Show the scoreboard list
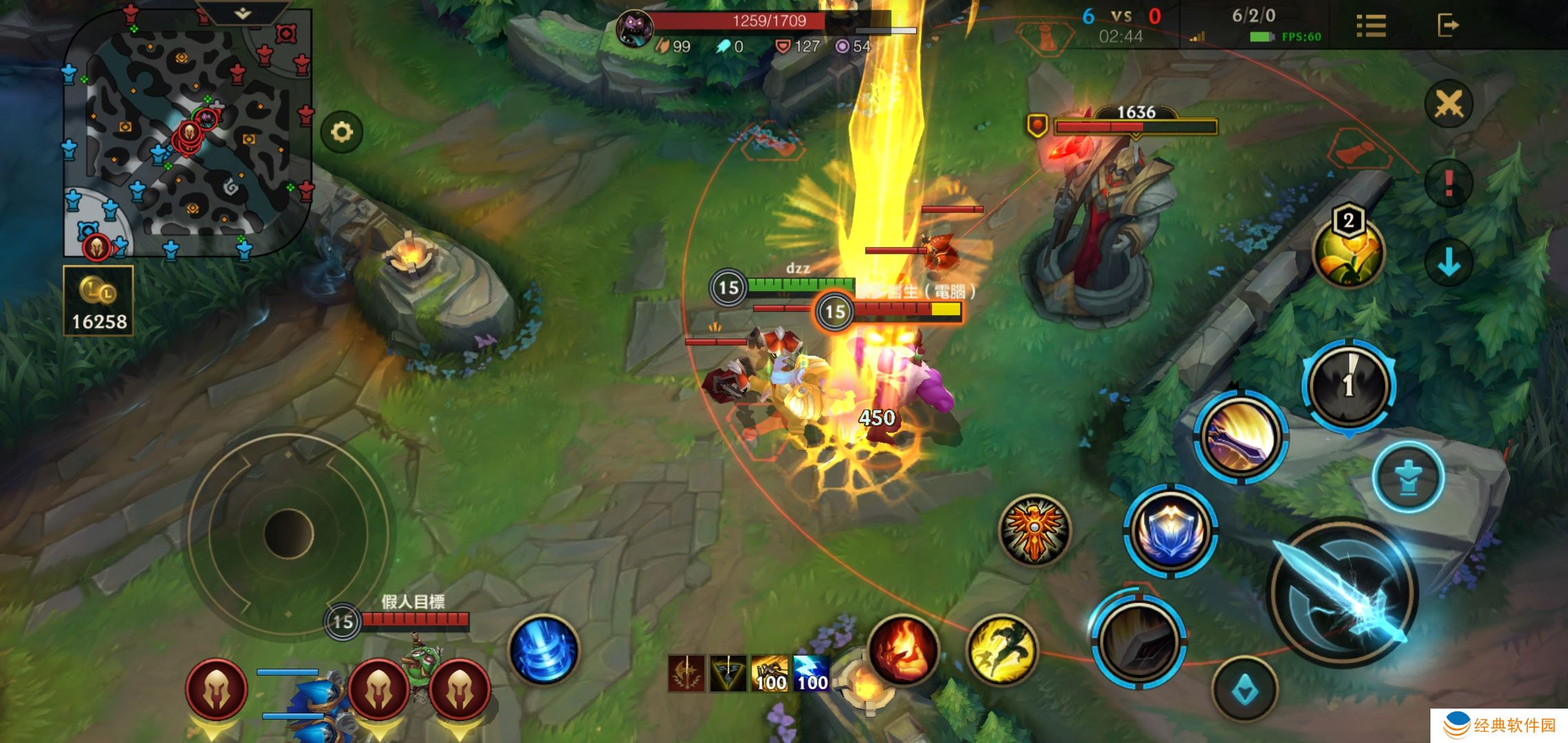1568x743 pixels. [1371, 26]
